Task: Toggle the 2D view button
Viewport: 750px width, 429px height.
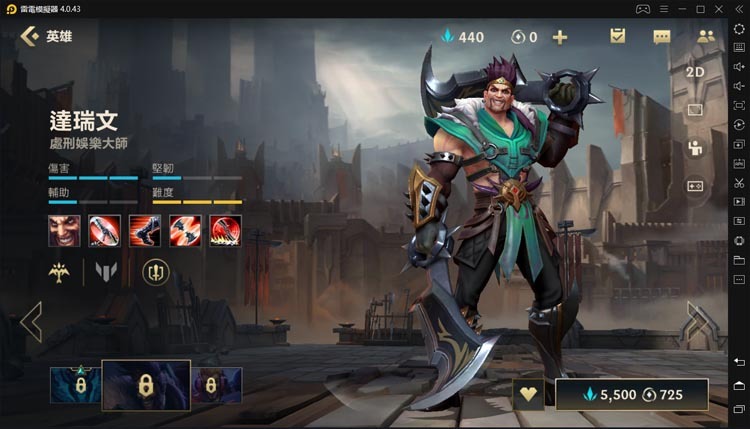Action: coord(696,72)
